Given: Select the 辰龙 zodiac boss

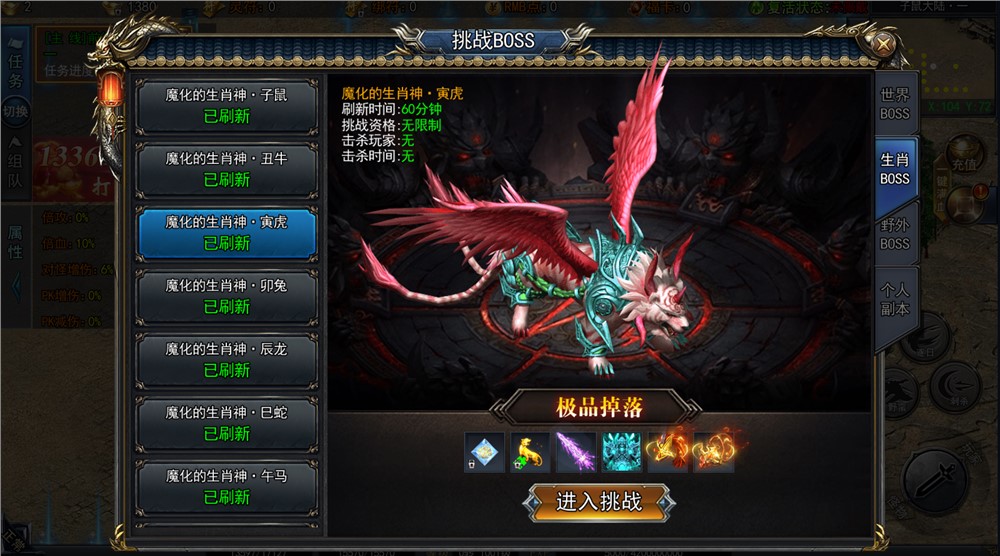Looking at the screenshot, I should coord(226,359).
